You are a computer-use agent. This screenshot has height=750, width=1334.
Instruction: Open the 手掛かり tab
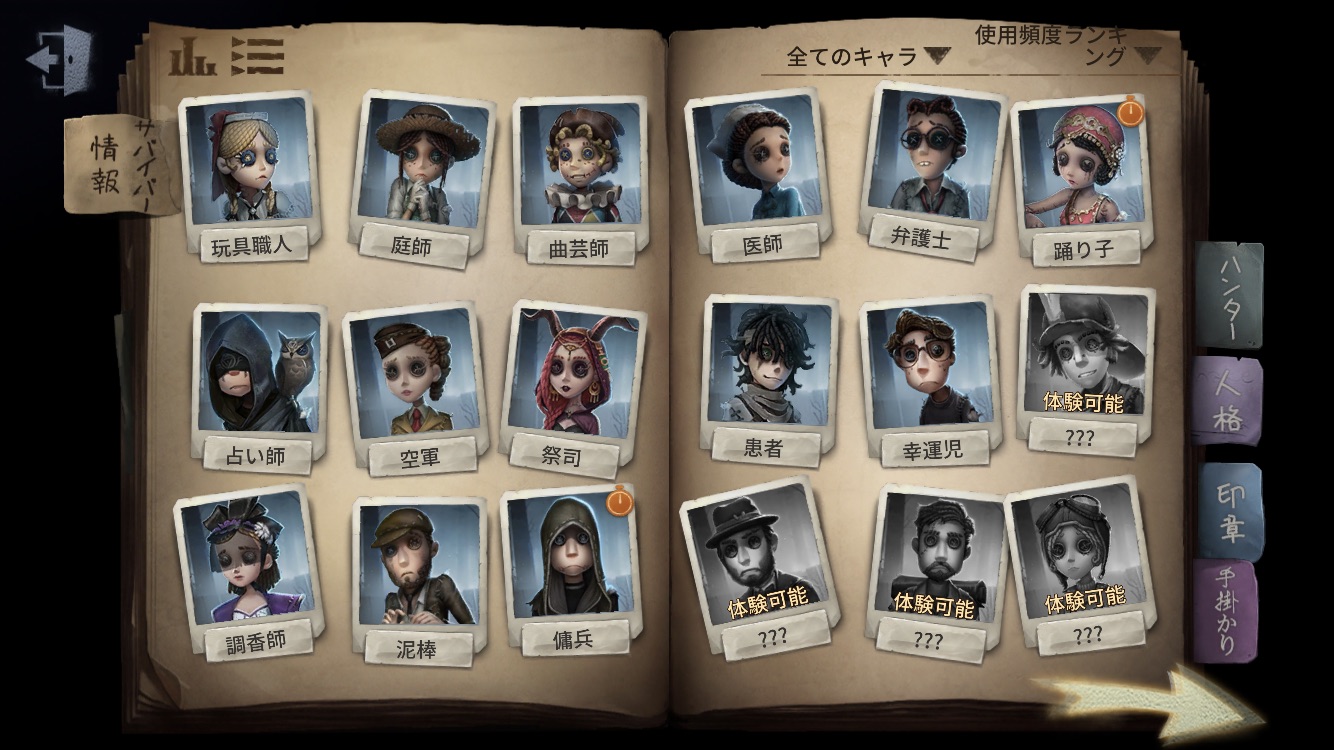1228,610
